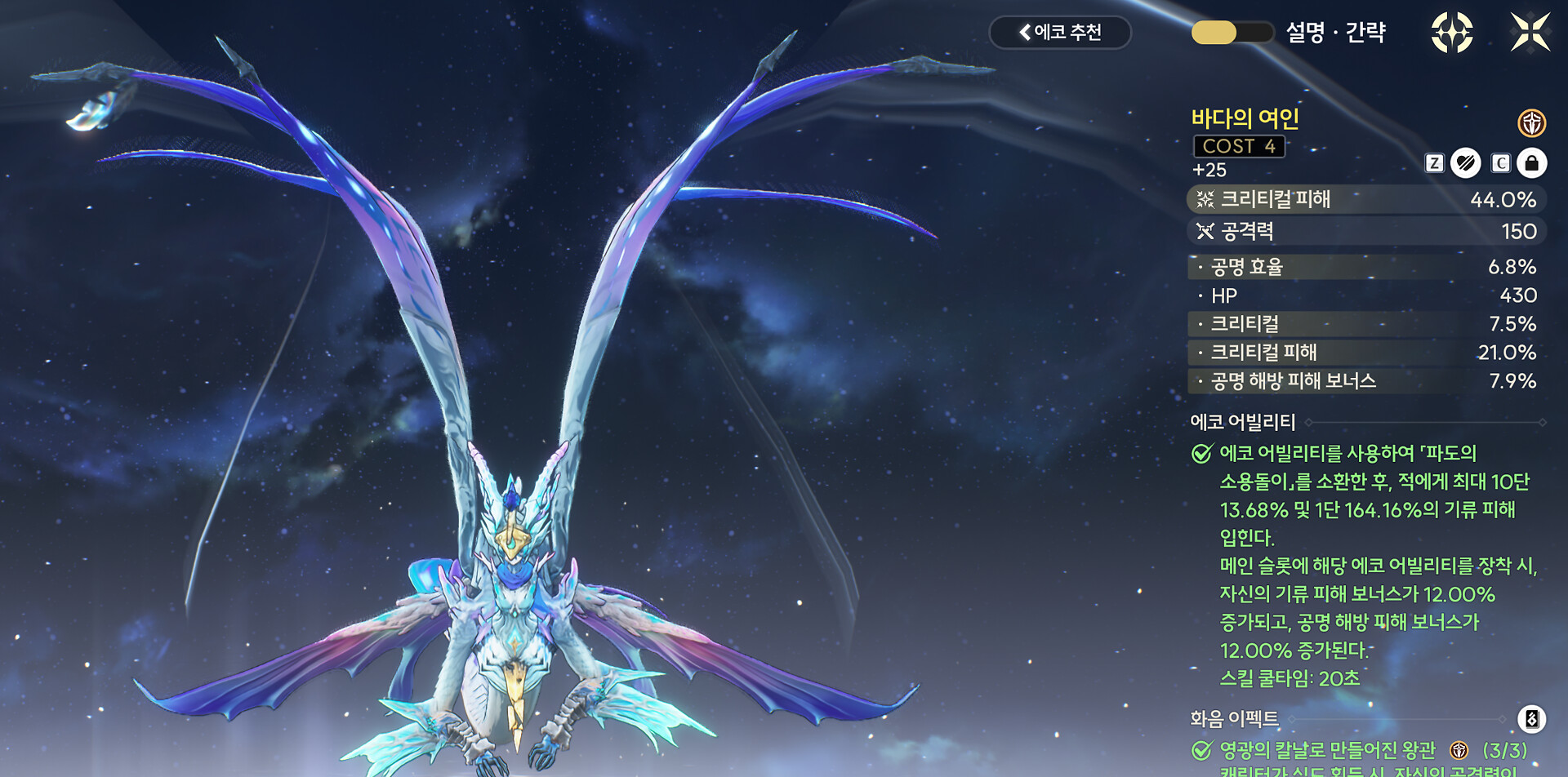The height and width of the screenshot is (777, 1568).
Task: Click the sonata shield emblem beside echo name
Action: 1531,123
